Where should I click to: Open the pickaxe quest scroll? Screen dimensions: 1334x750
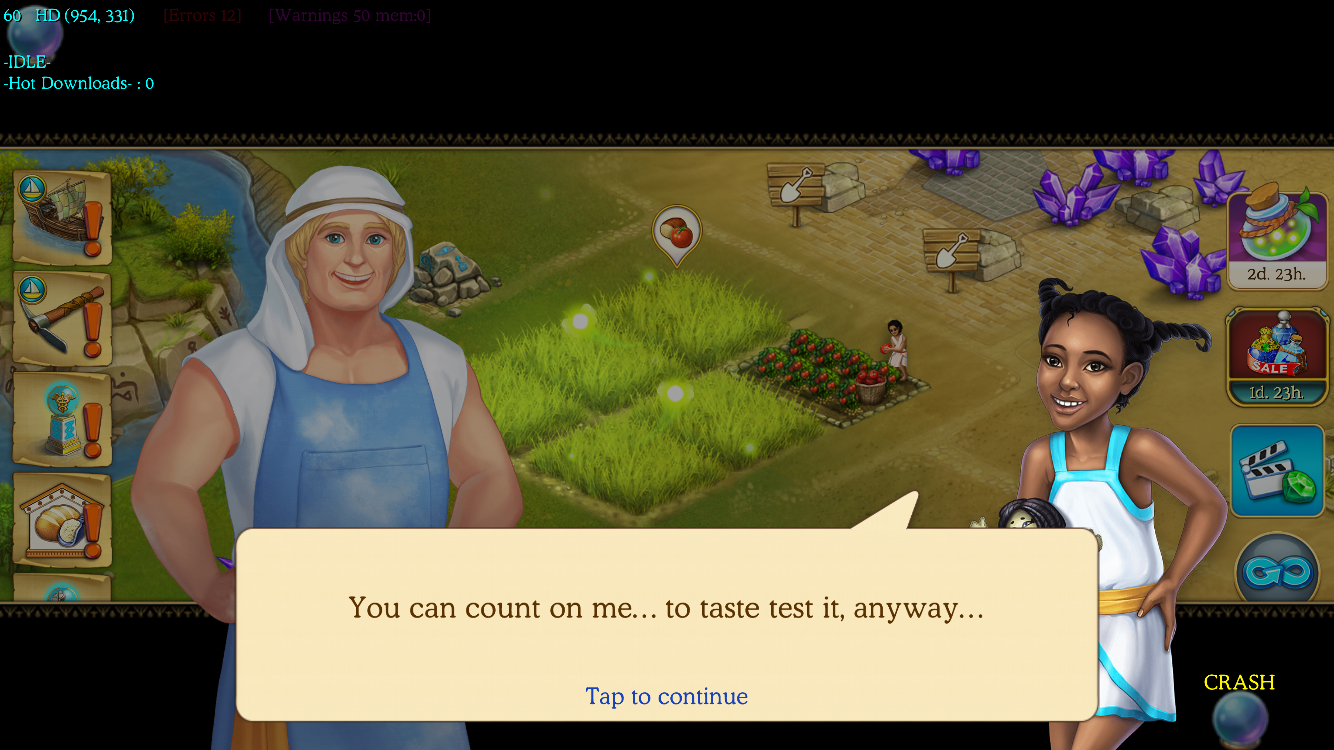62,318
